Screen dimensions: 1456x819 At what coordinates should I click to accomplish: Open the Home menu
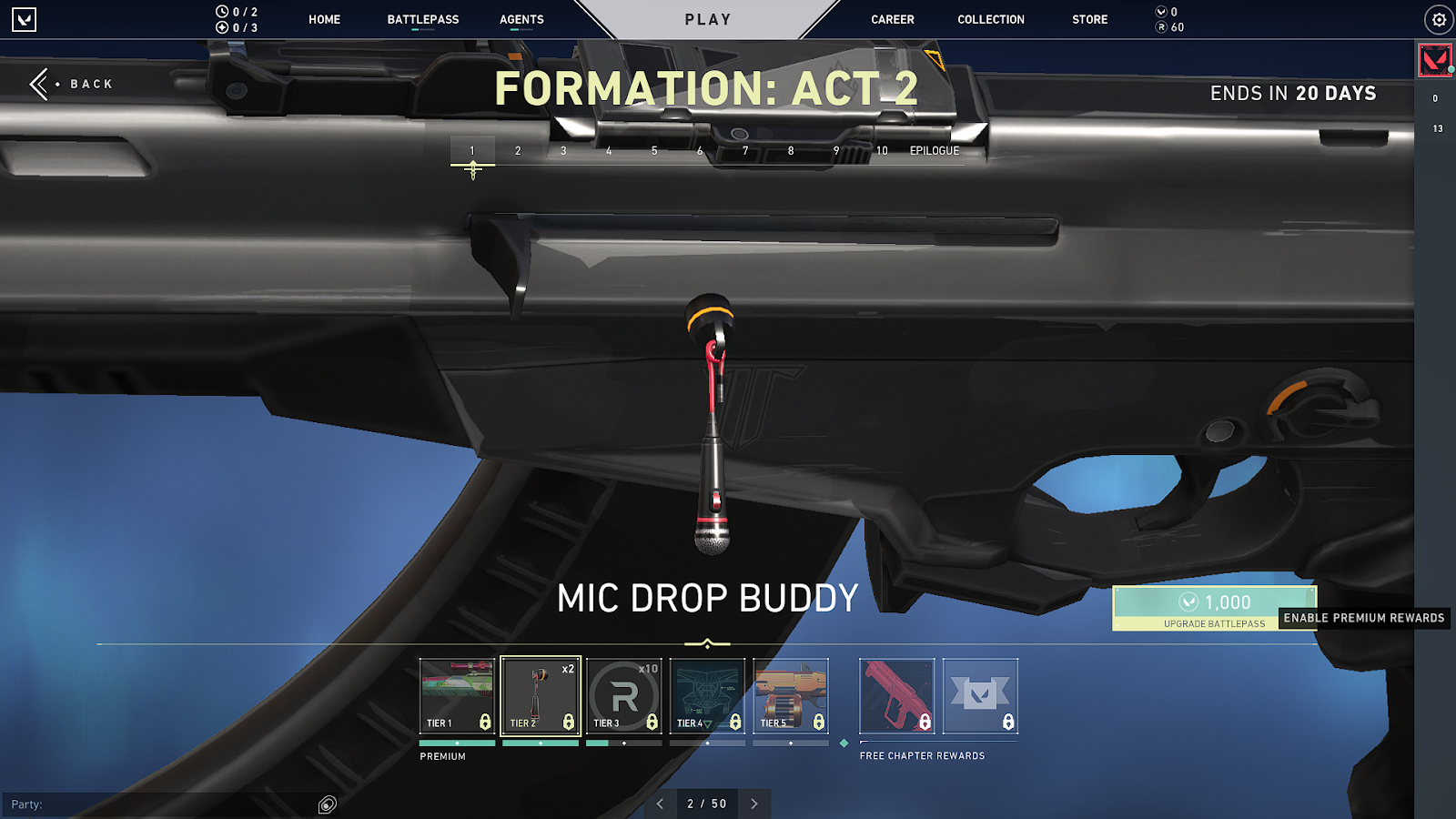[324, 19]
